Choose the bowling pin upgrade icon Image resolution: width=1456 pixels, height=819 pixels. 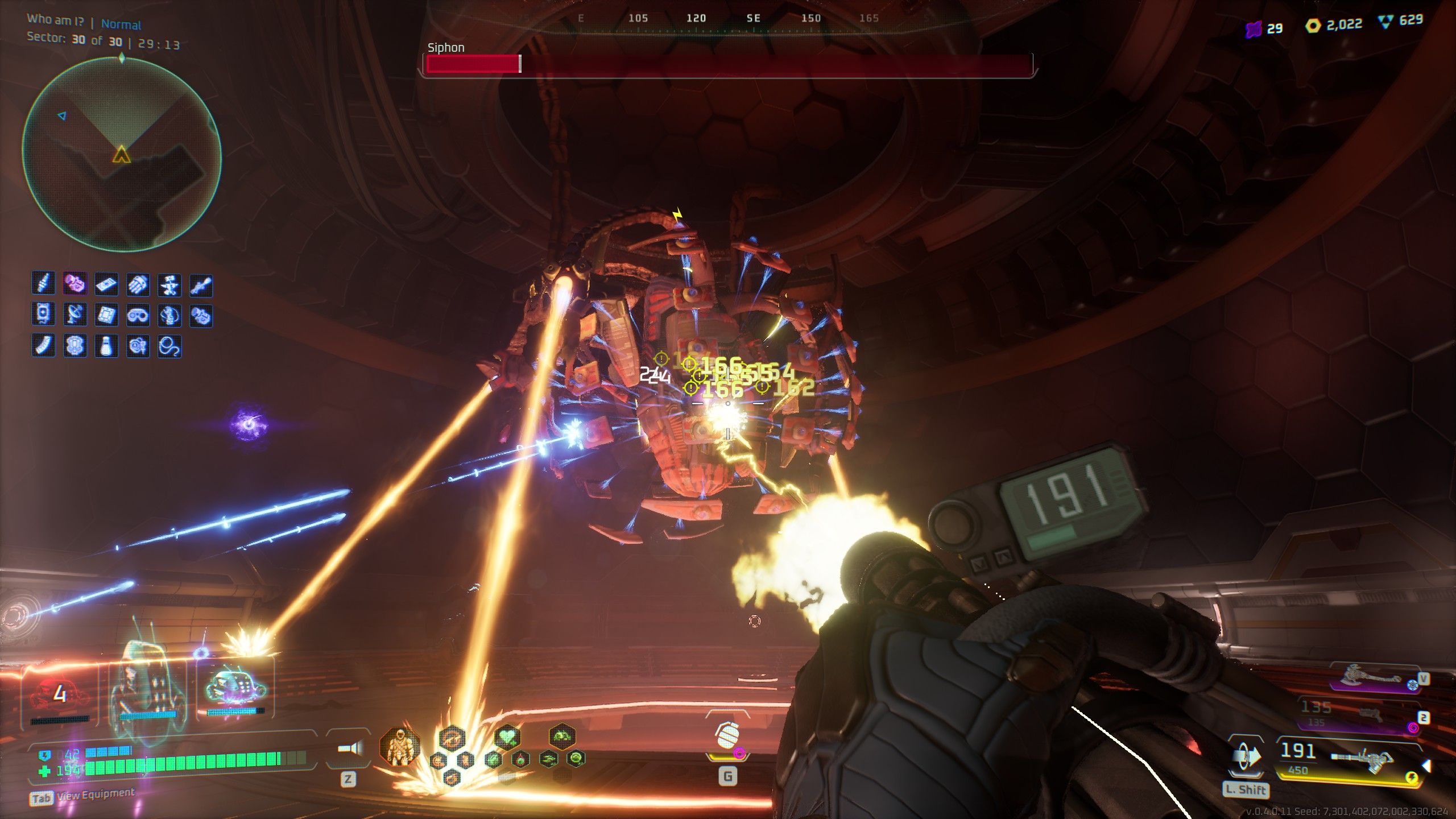(106, 345)
